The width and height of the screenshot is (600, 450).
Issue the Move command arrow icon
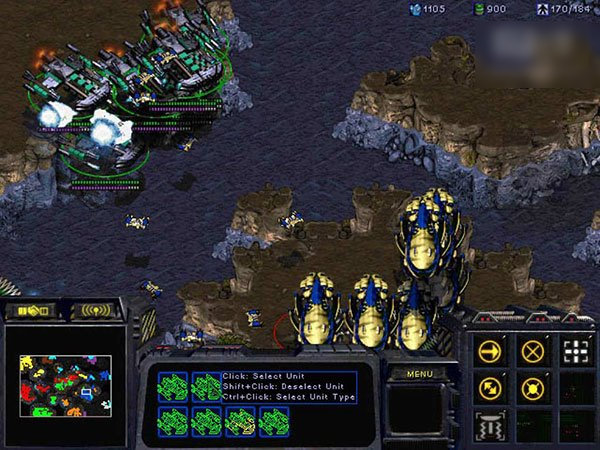point(491,352)
